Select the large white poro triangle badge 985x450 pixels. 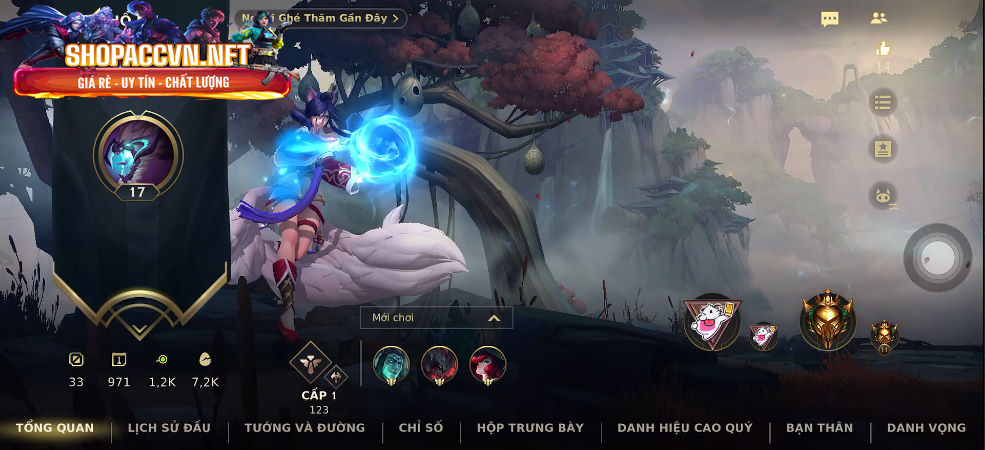(x=712, y=321)
